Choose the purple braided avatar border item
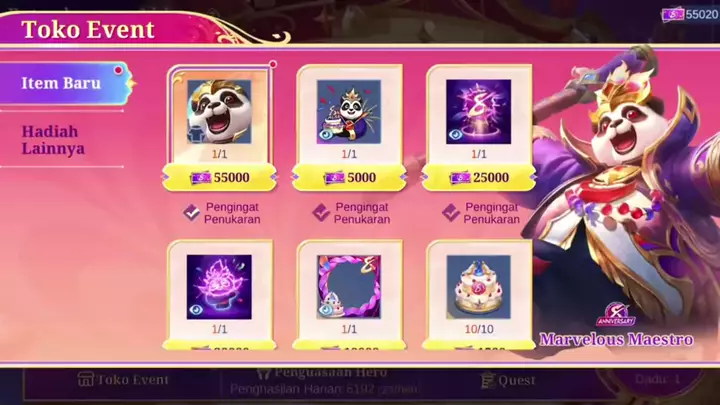Screen dimensions: 720x405 (x=349, y=287)
